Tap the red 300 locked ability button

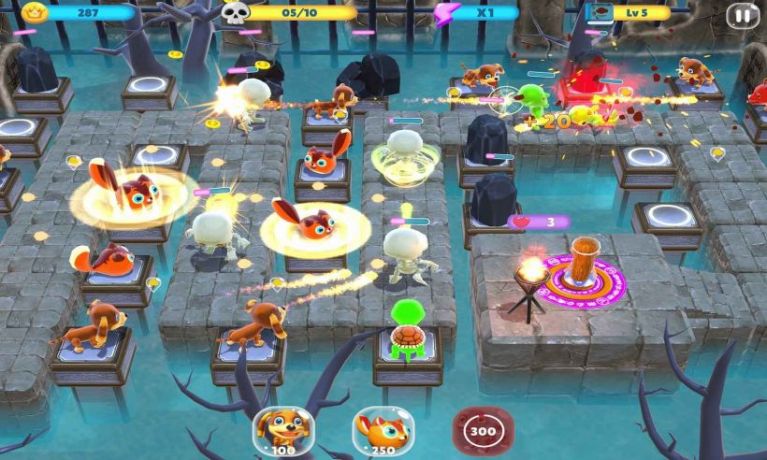(482, 430)
